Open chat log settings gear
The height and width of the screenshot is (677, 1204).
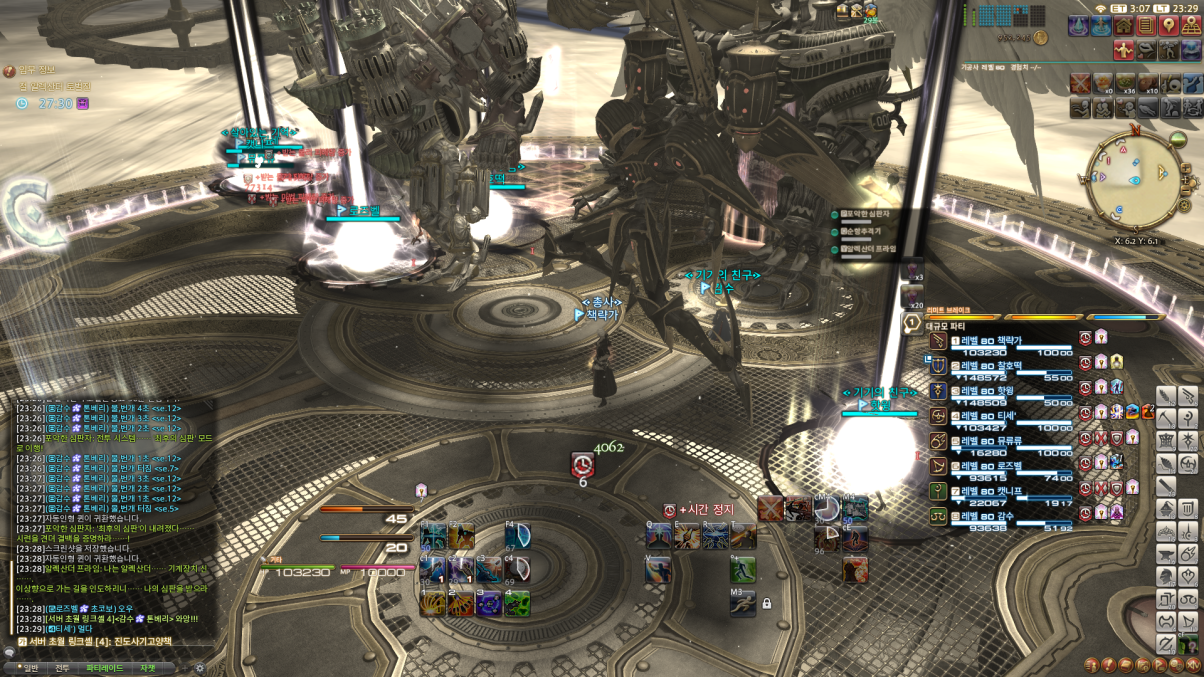point(199,667)
